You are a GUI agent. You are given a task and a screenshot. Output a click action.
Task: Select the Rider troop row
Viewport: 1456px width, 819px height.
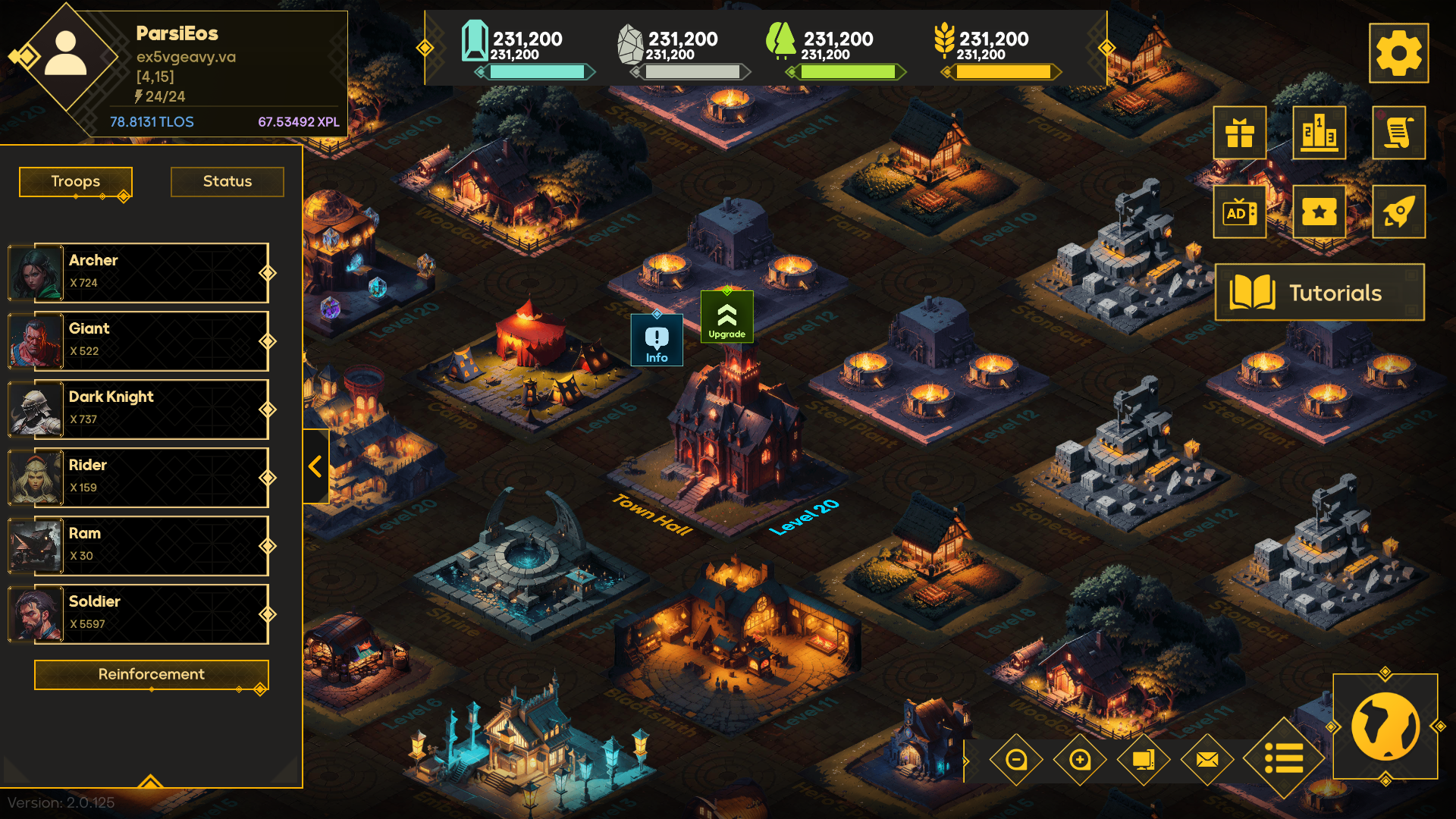[x=152, y=477]
